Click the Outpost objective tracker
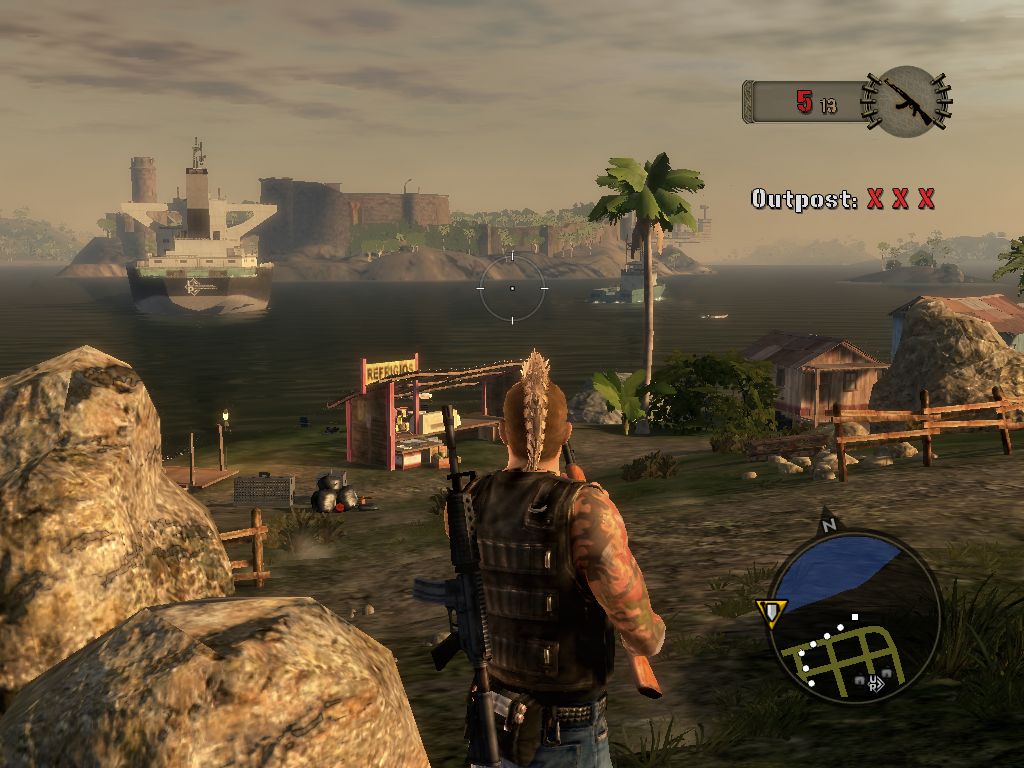The width and height of the screenshot is (1024, 768). click(x=843, y=199)
